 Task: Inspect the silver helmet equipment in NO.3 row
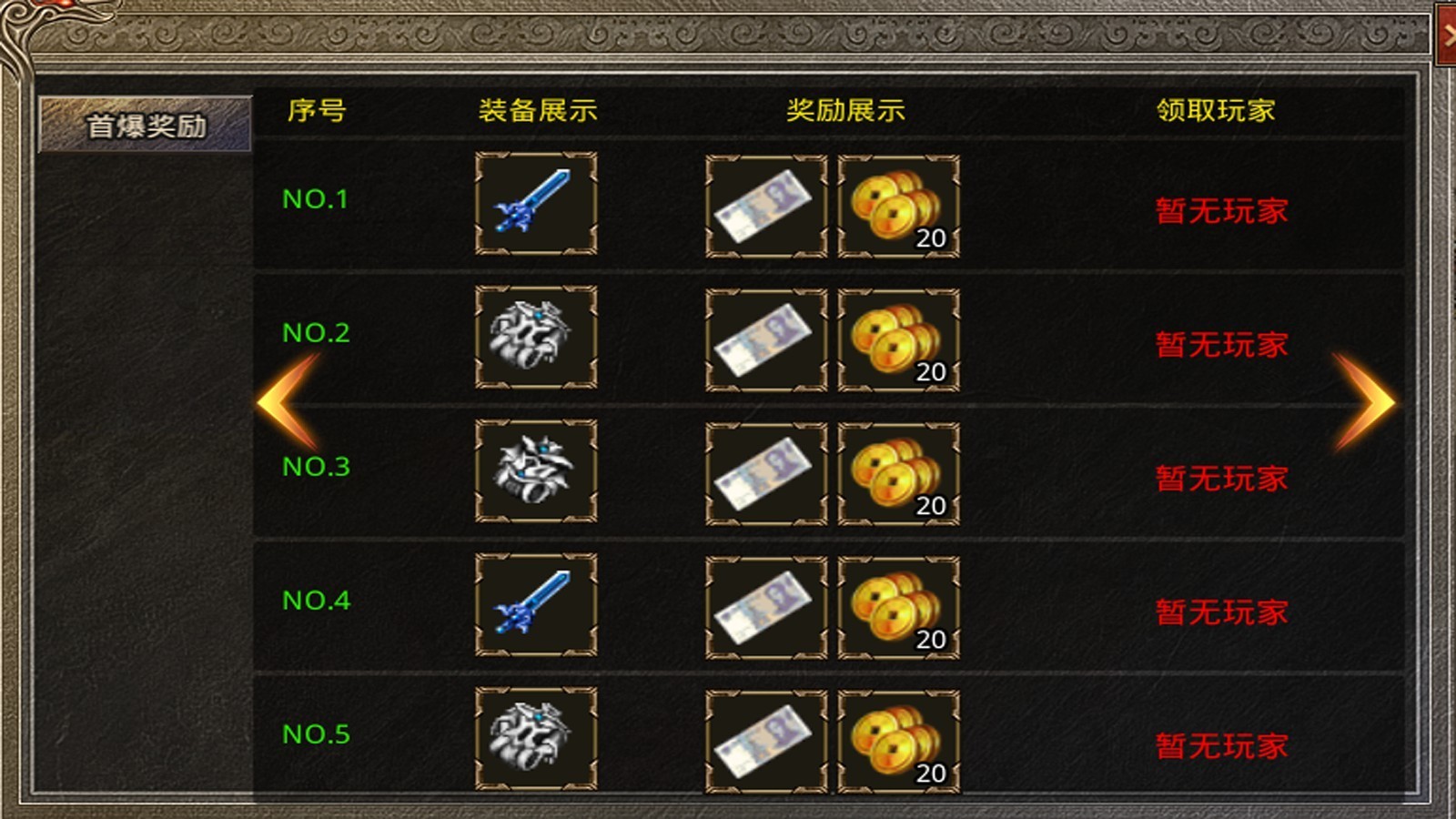[535, 470]
